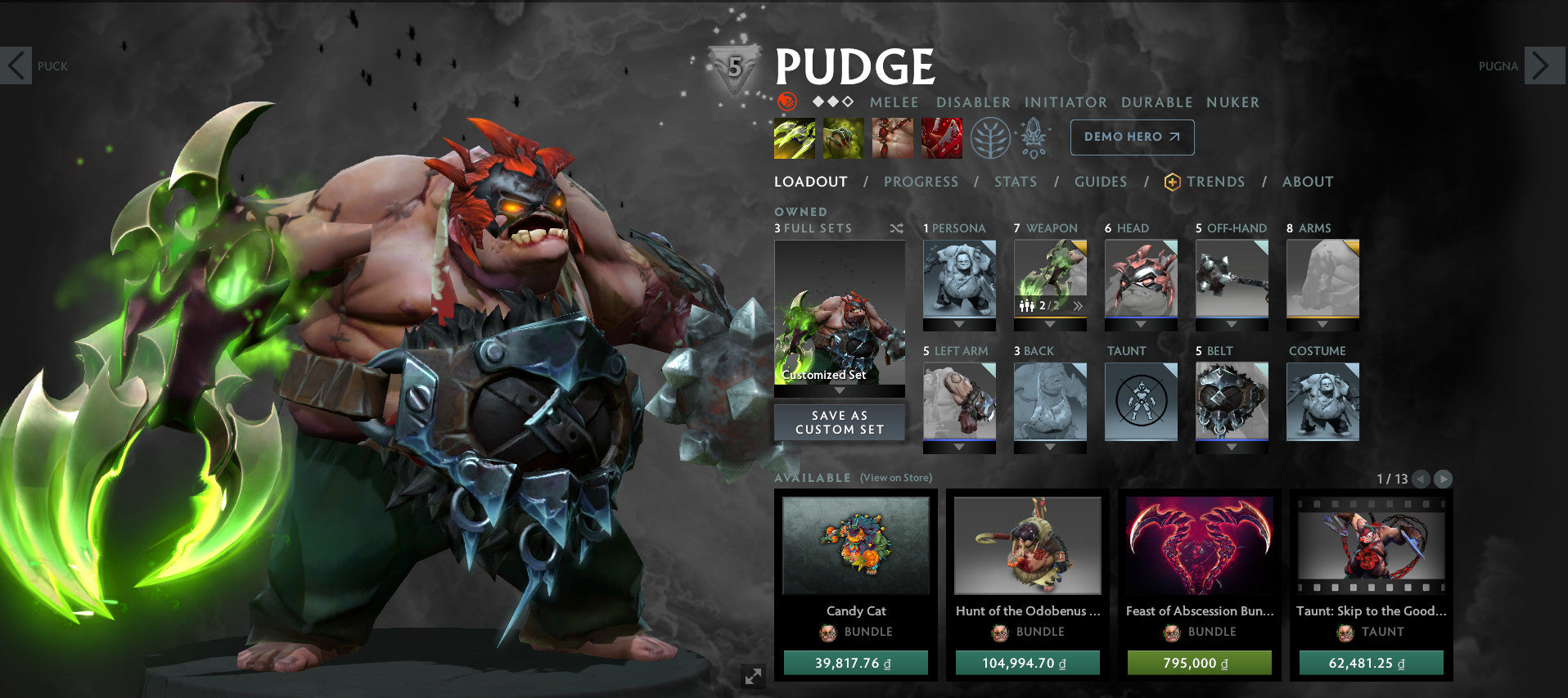Expand the Back slot dropdown arrow

tap(1049, 446)
